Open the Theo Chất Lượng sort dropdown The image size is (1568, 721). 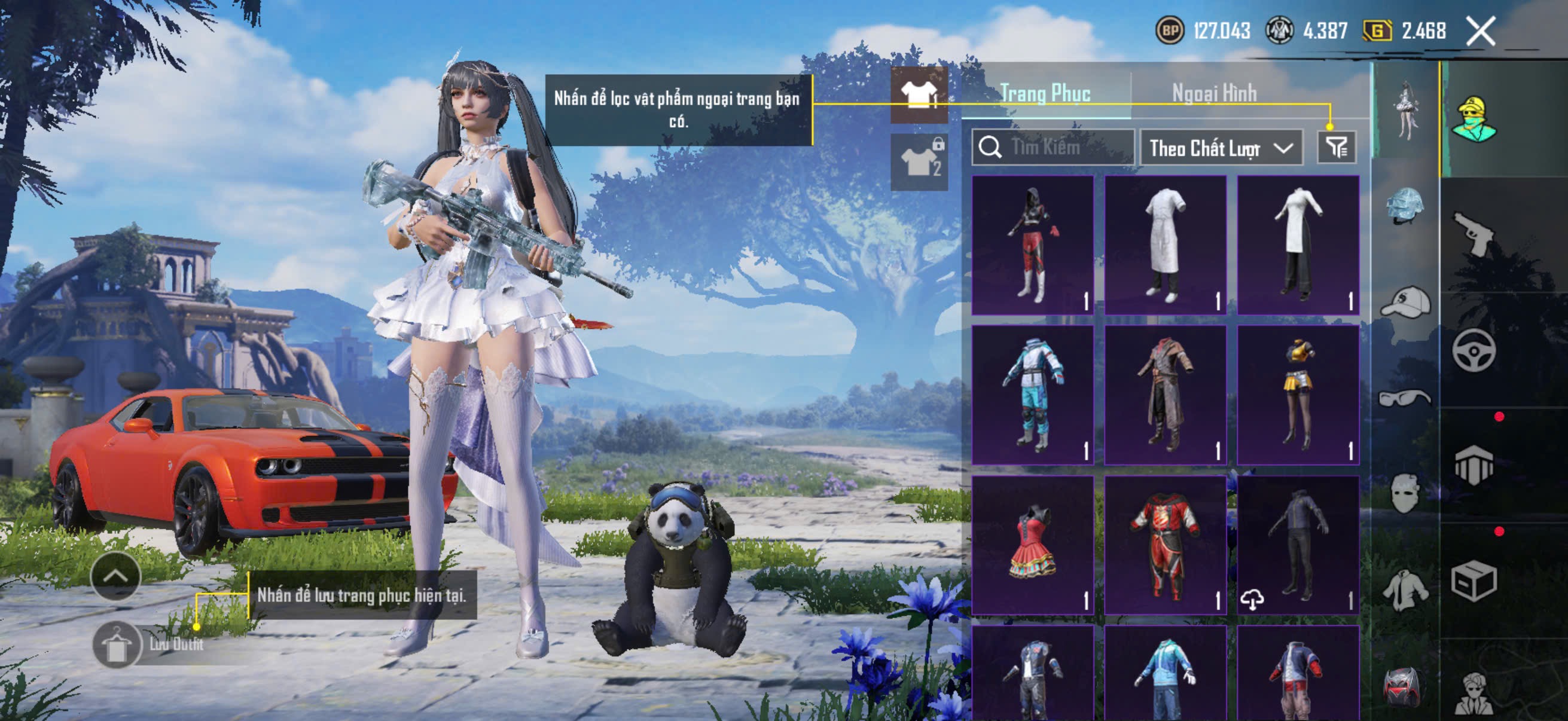[x=1221, y=148]
